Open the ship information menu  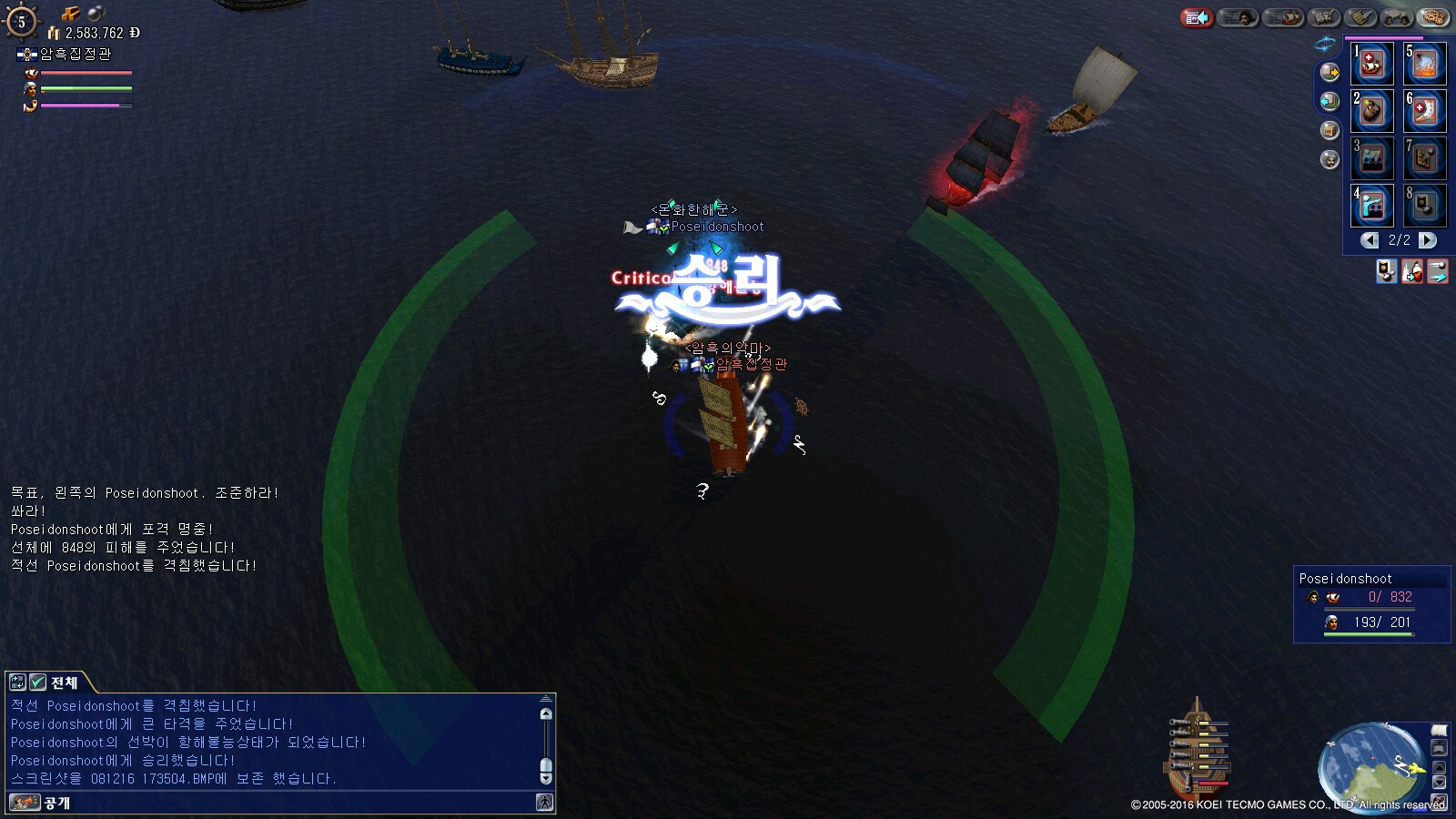(1283, 17)
